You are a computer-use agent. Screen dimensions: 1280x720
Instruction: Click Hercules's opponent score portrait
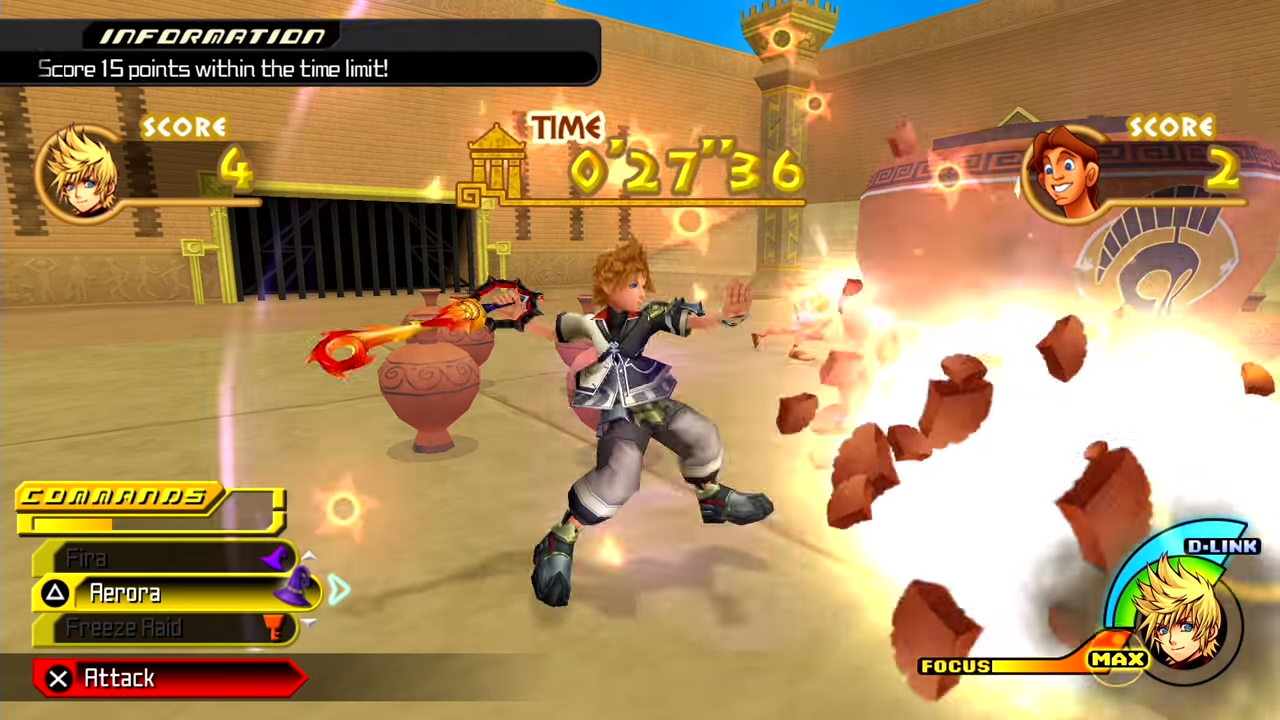[1066, 172]
